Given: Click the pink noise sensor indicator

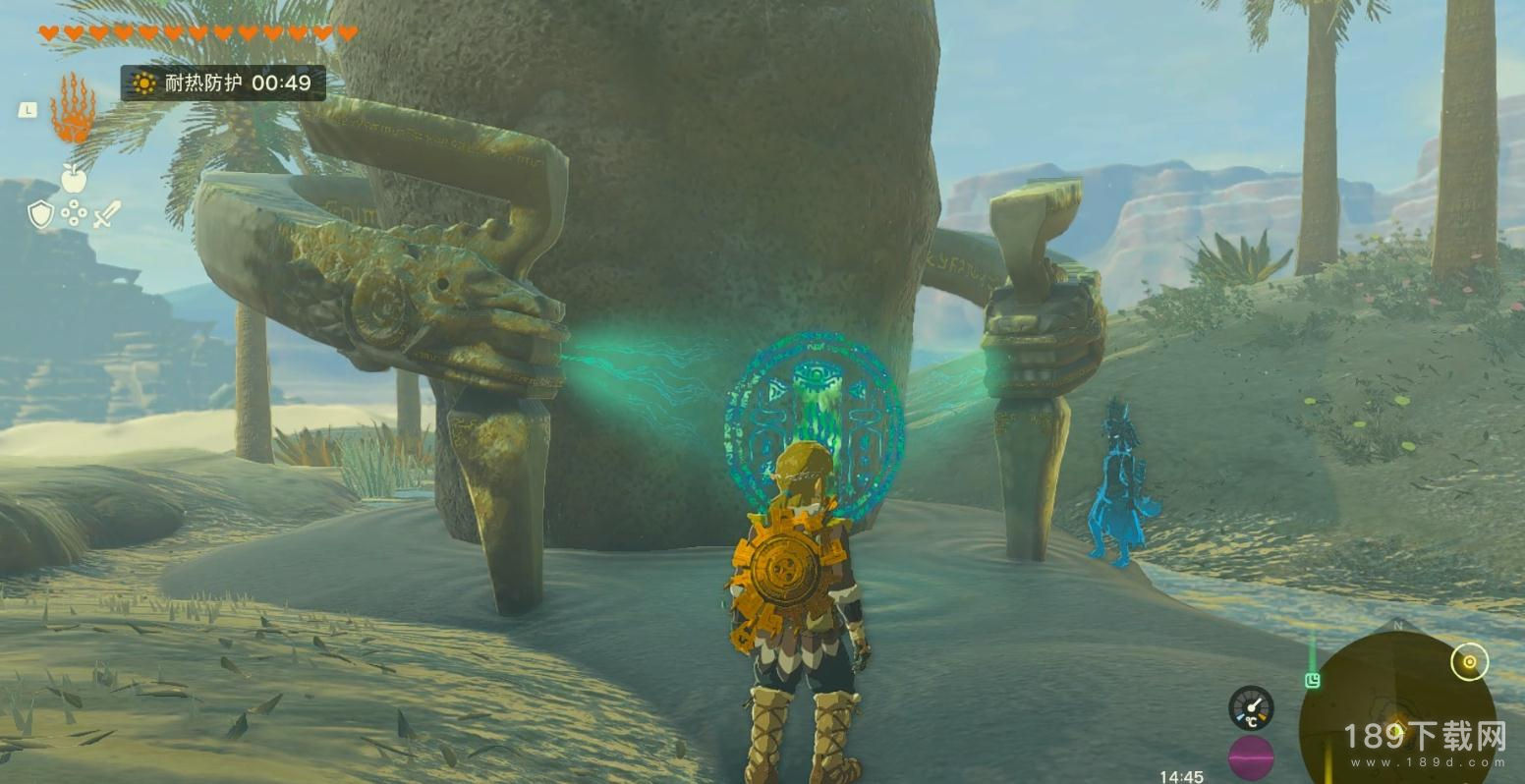Looking at the screenshot, I should pos(1251,757).
